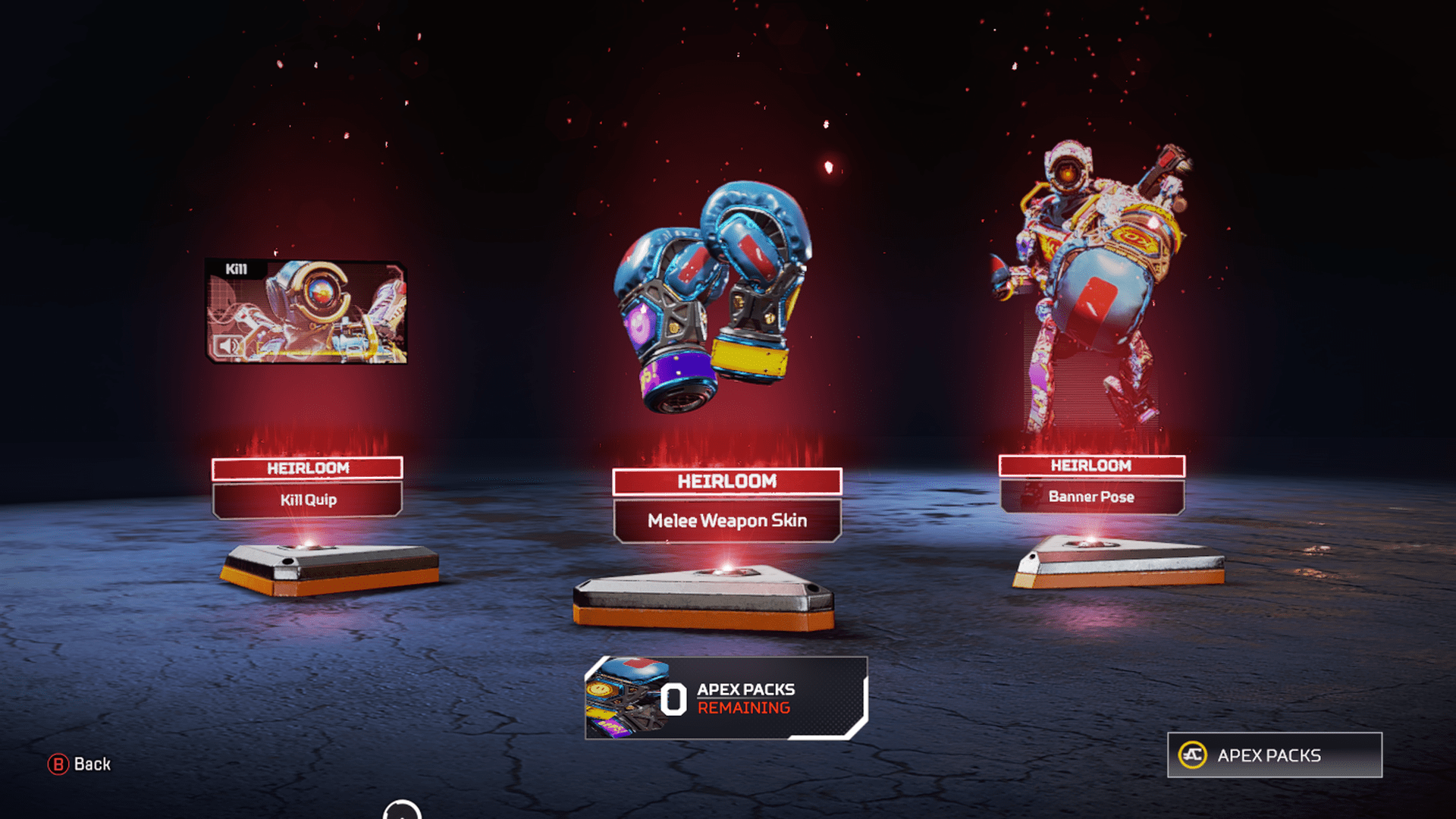Click the speaker icon on the banner card
Image resolution: width=1456 pixels, height=819 pixels.
point(227,346)
